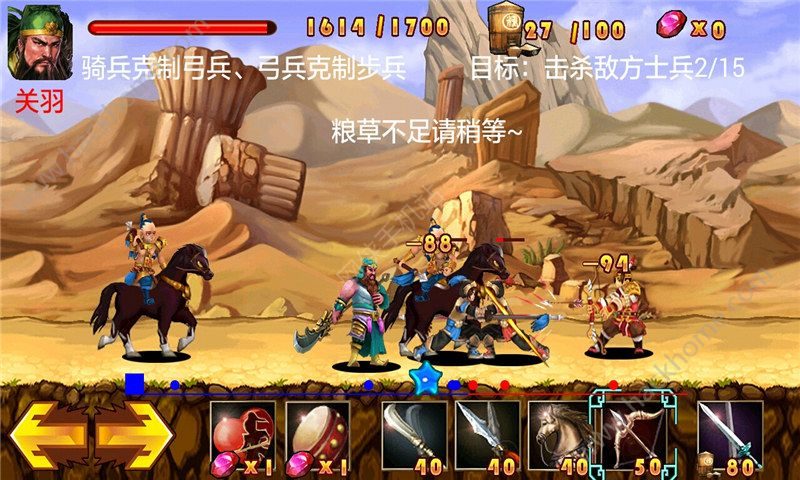
Task: Summon the spearman unit costing 40
Action: [486, 436]
